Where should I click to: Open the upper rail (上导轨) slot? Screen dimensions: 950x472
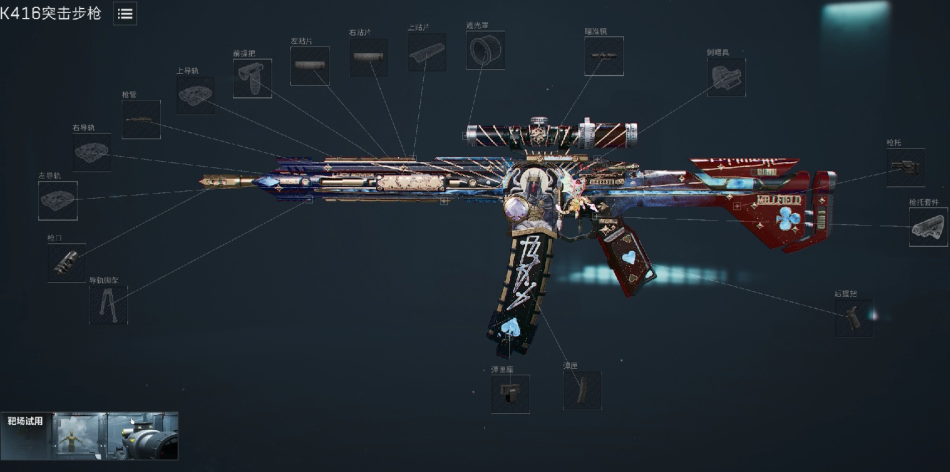pos(195,95)
